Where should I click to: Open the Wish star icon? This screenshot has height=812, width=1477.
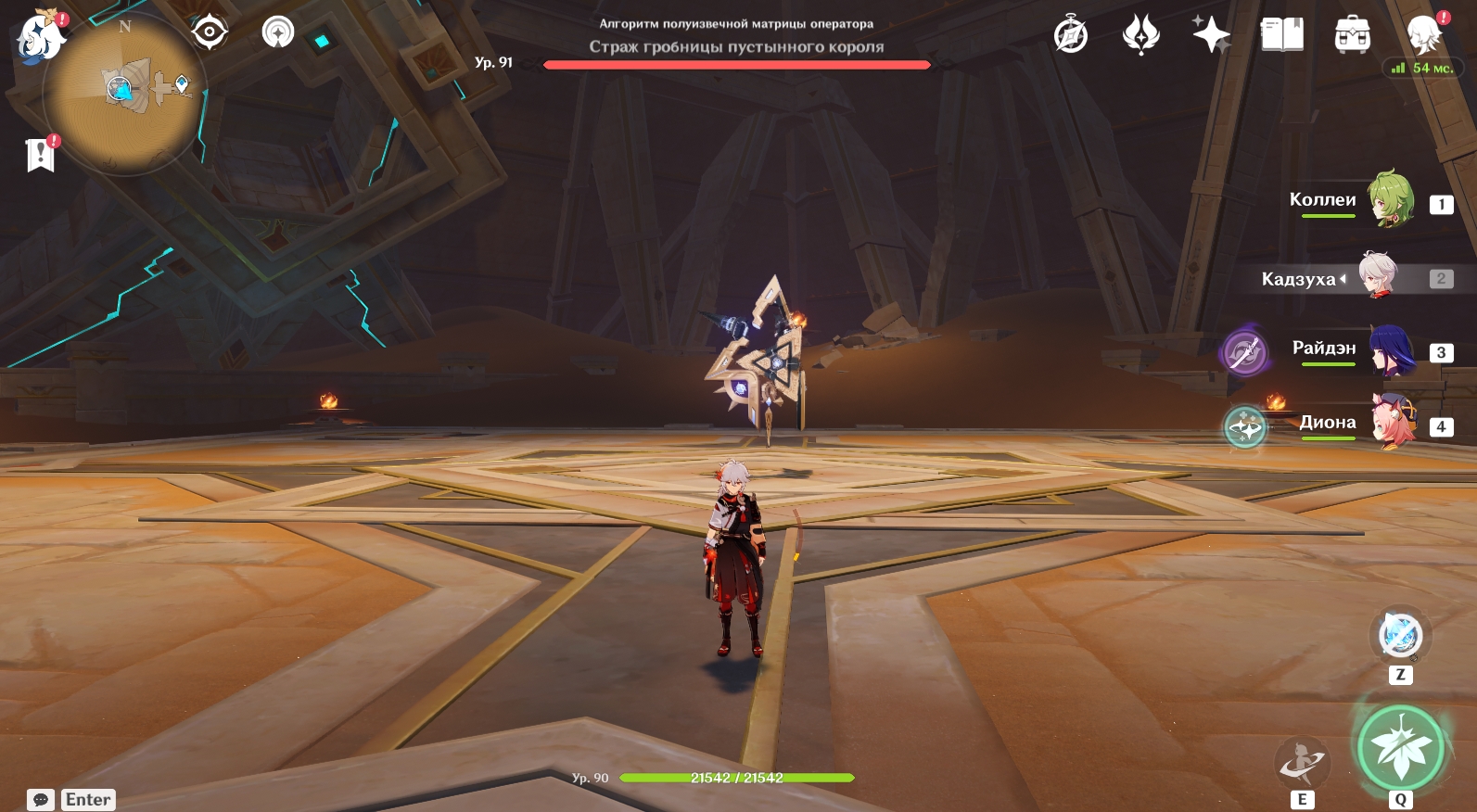coord(1211,35)
